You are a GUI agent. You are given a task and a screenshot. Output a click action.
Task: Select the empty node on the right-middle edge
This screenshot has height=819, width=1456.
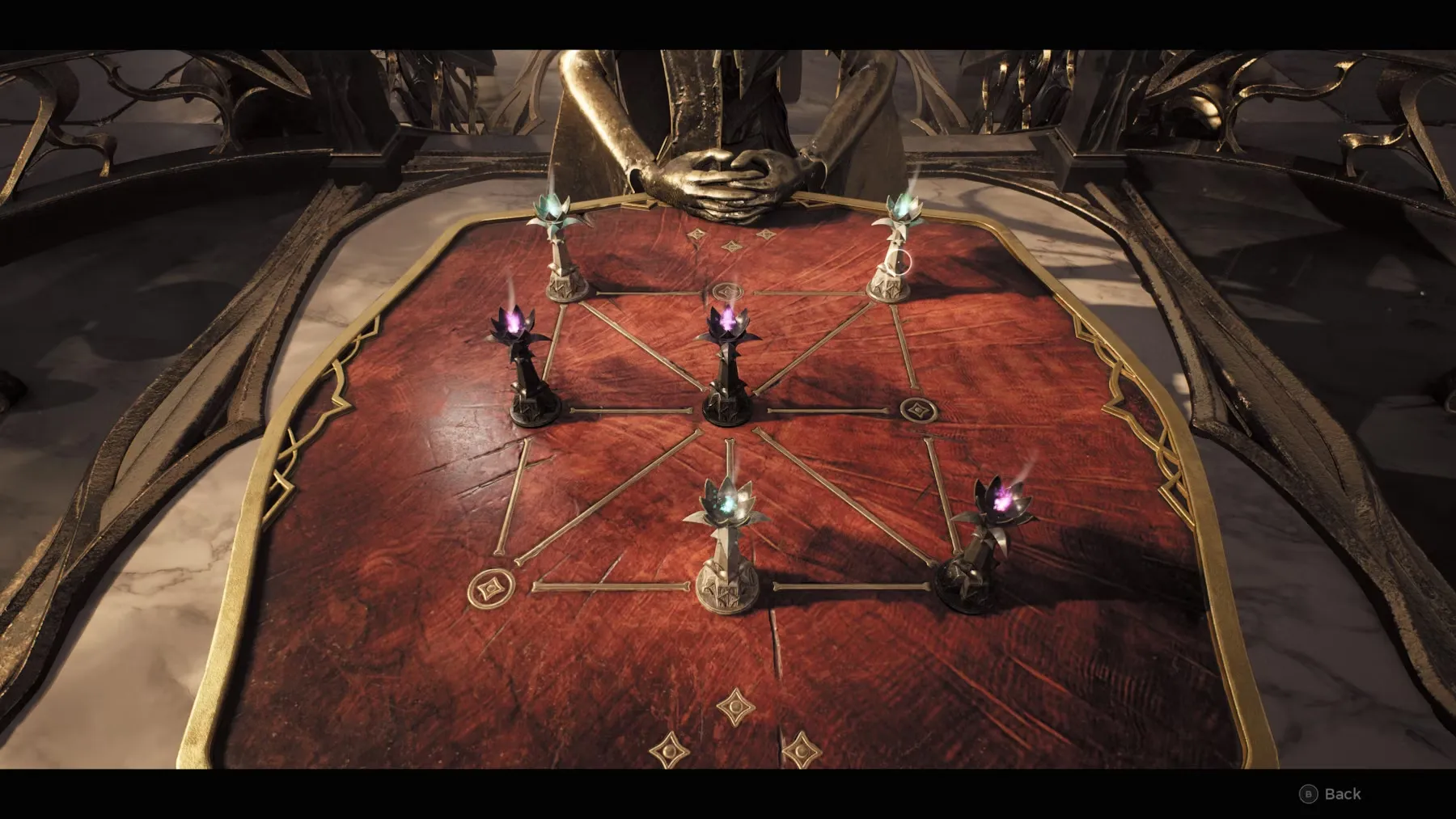pyautogui.click(x=919, y=410)
